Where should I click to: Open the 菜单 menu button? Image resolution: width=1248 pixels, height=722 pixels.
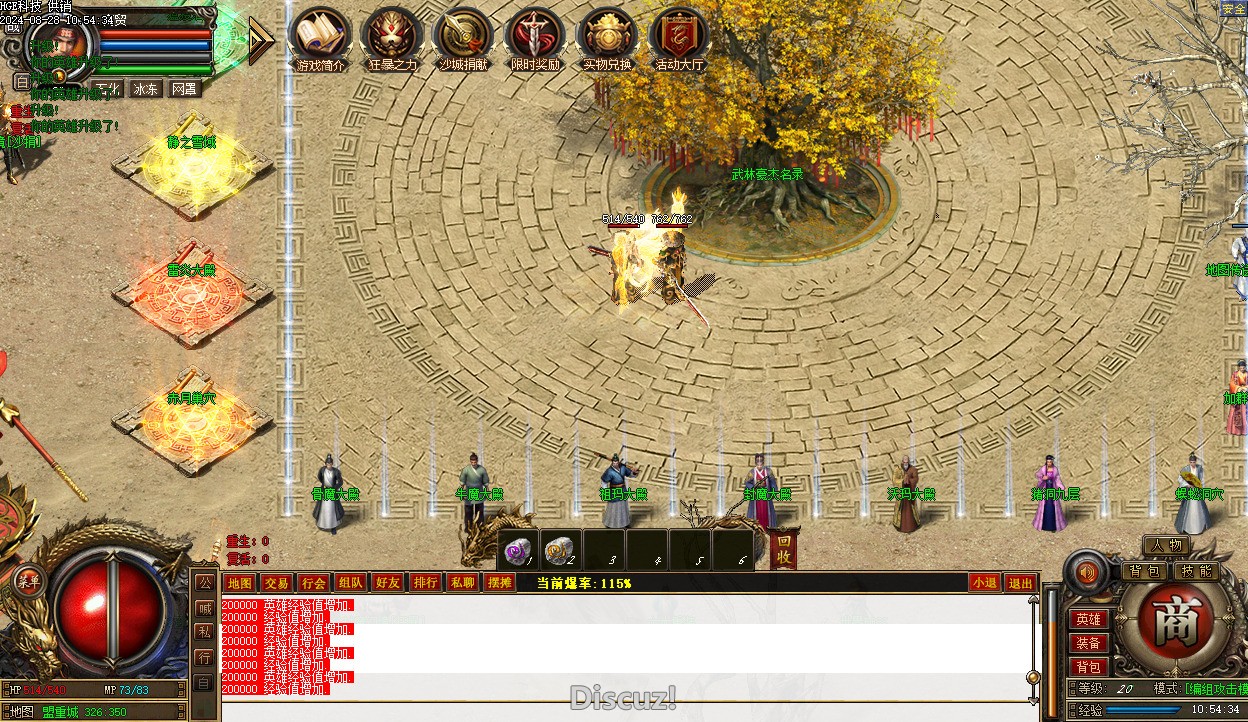click(27, 581)
